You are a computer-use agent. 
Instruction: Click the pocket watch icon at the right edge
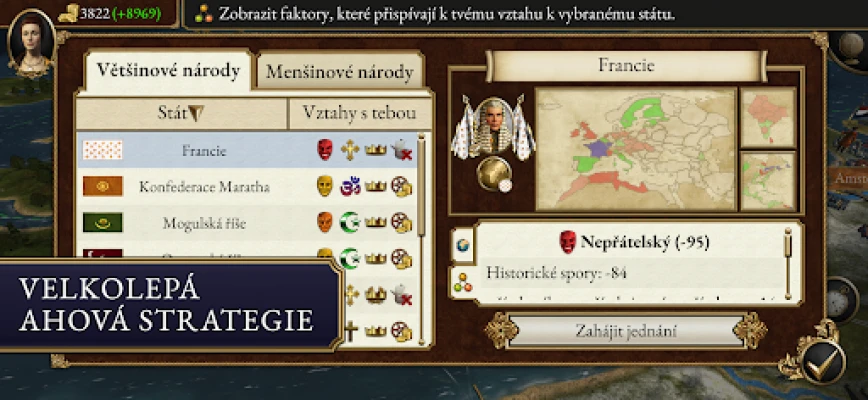click(x=842, y=299)
